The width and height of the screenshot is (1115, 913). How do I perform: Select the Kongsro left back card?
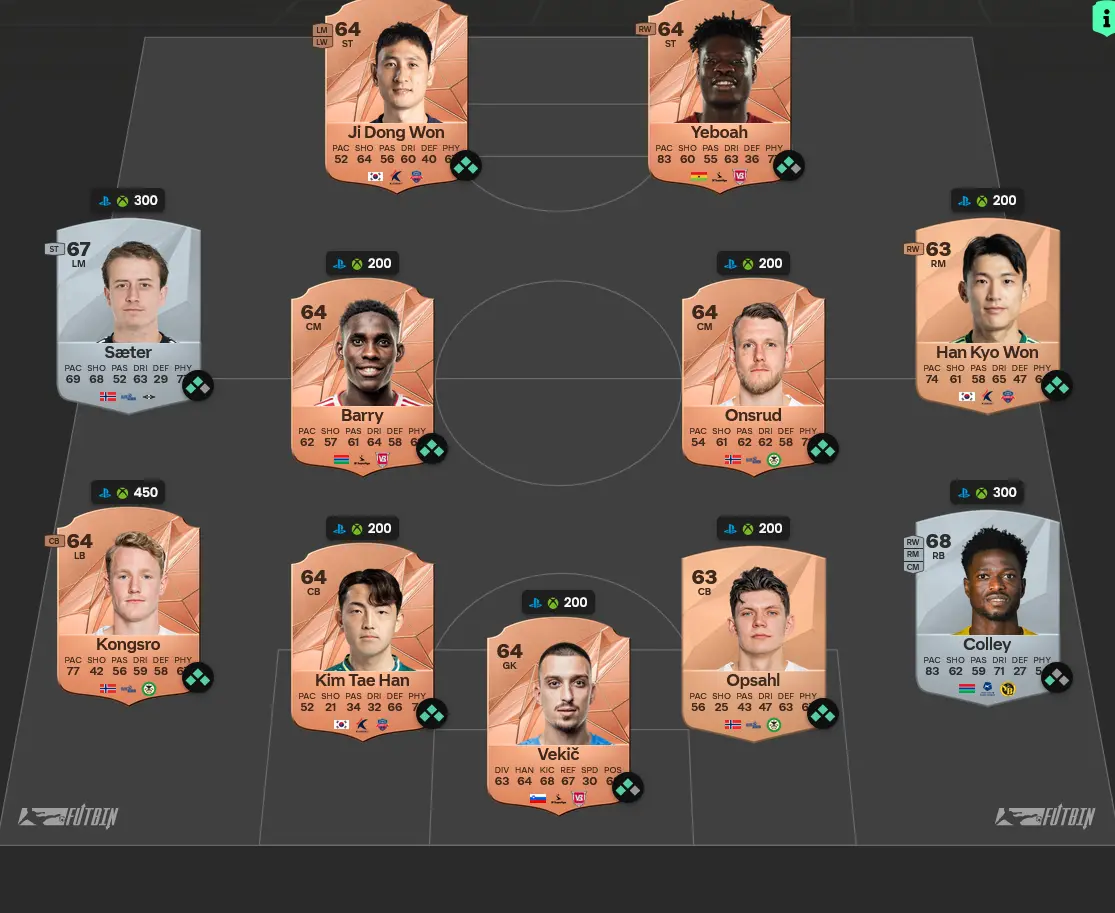[x=128, y=600]
